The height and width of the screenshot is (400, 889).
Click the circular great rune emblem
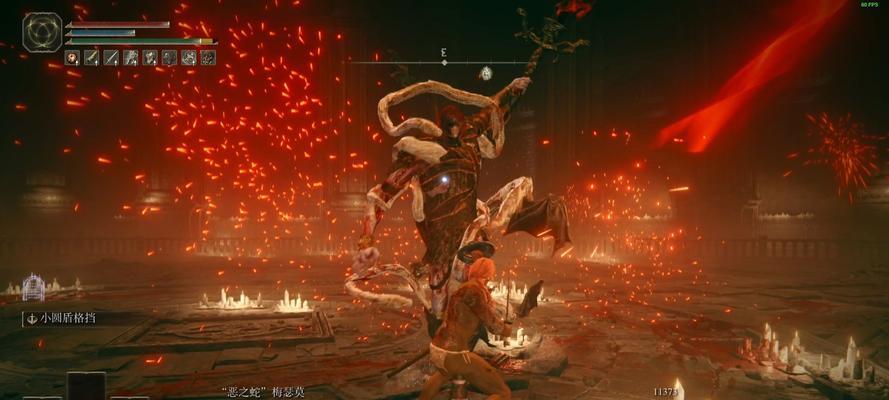[42, 32]
